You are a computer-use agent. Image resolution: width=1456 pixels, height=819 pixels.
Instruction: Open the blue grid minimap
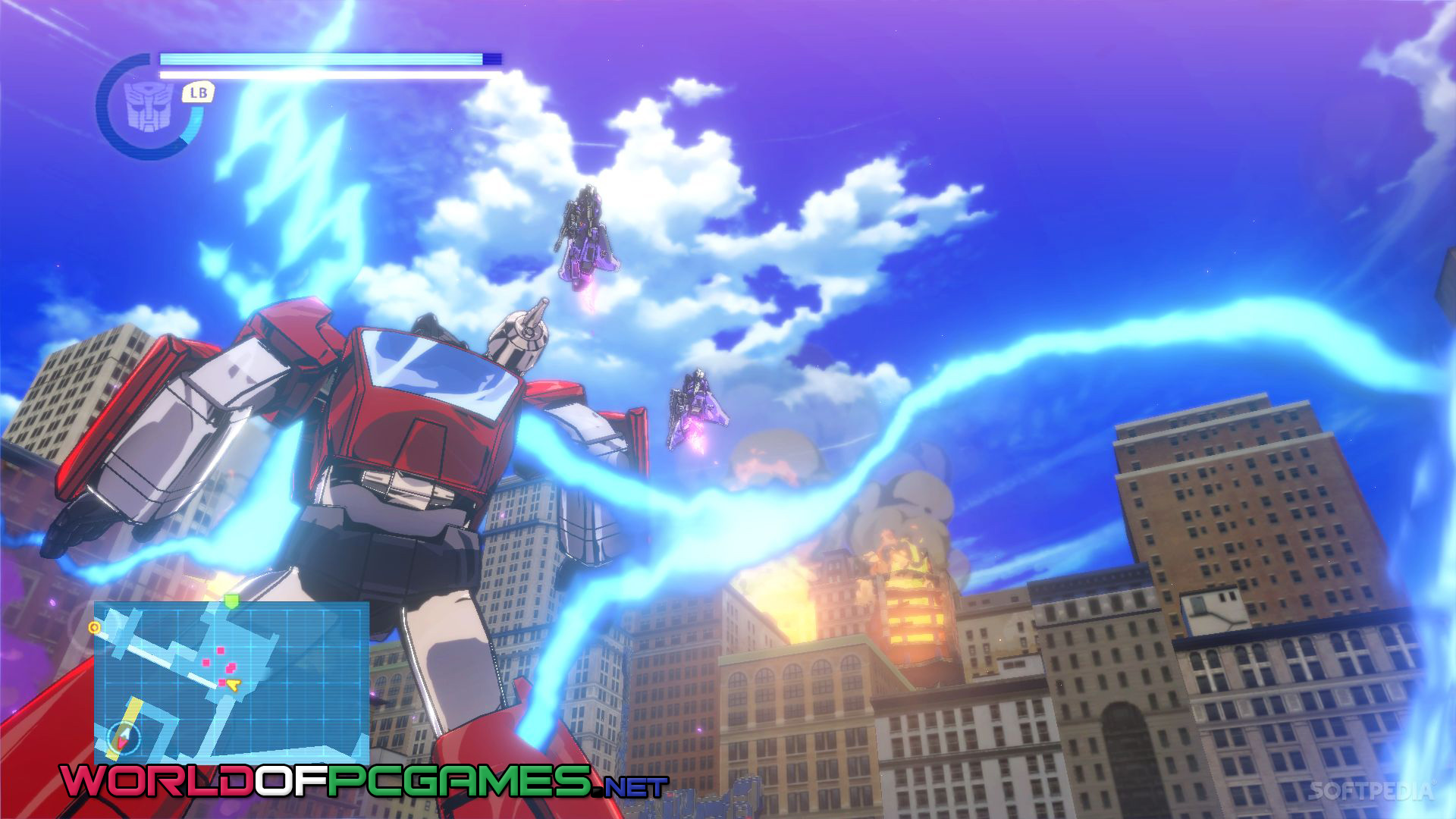pyautogui.click(x=231, y=682)
